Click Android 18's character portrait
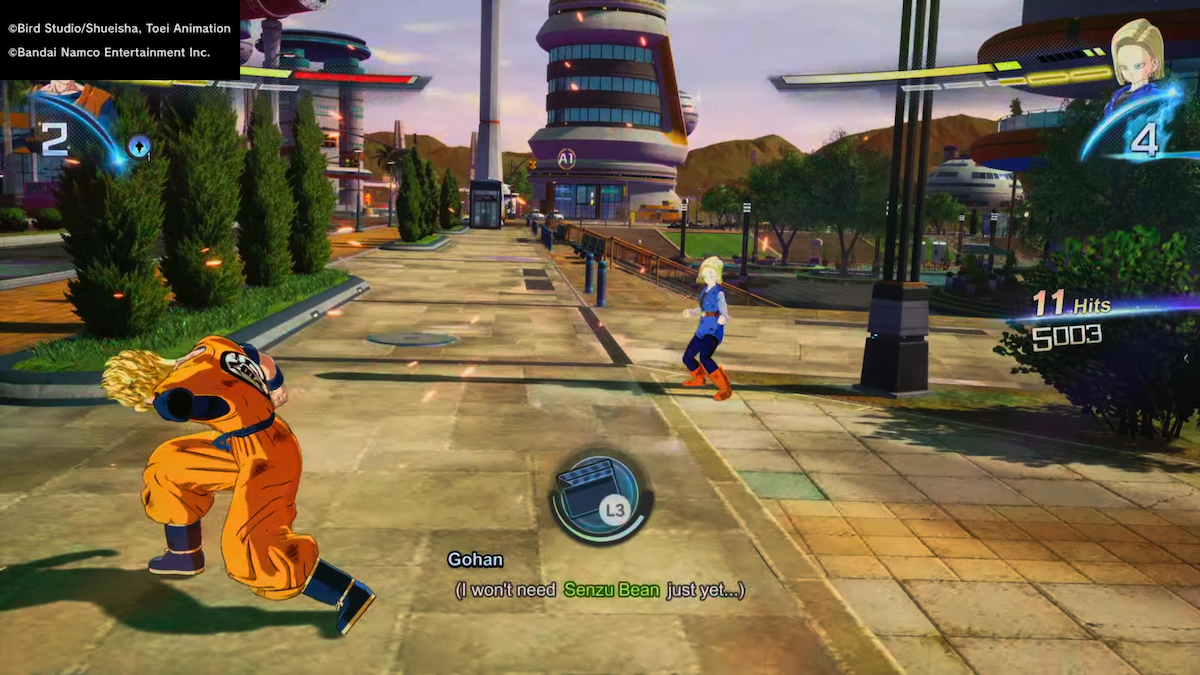The image size is (1200, 675). [1140, 57]
